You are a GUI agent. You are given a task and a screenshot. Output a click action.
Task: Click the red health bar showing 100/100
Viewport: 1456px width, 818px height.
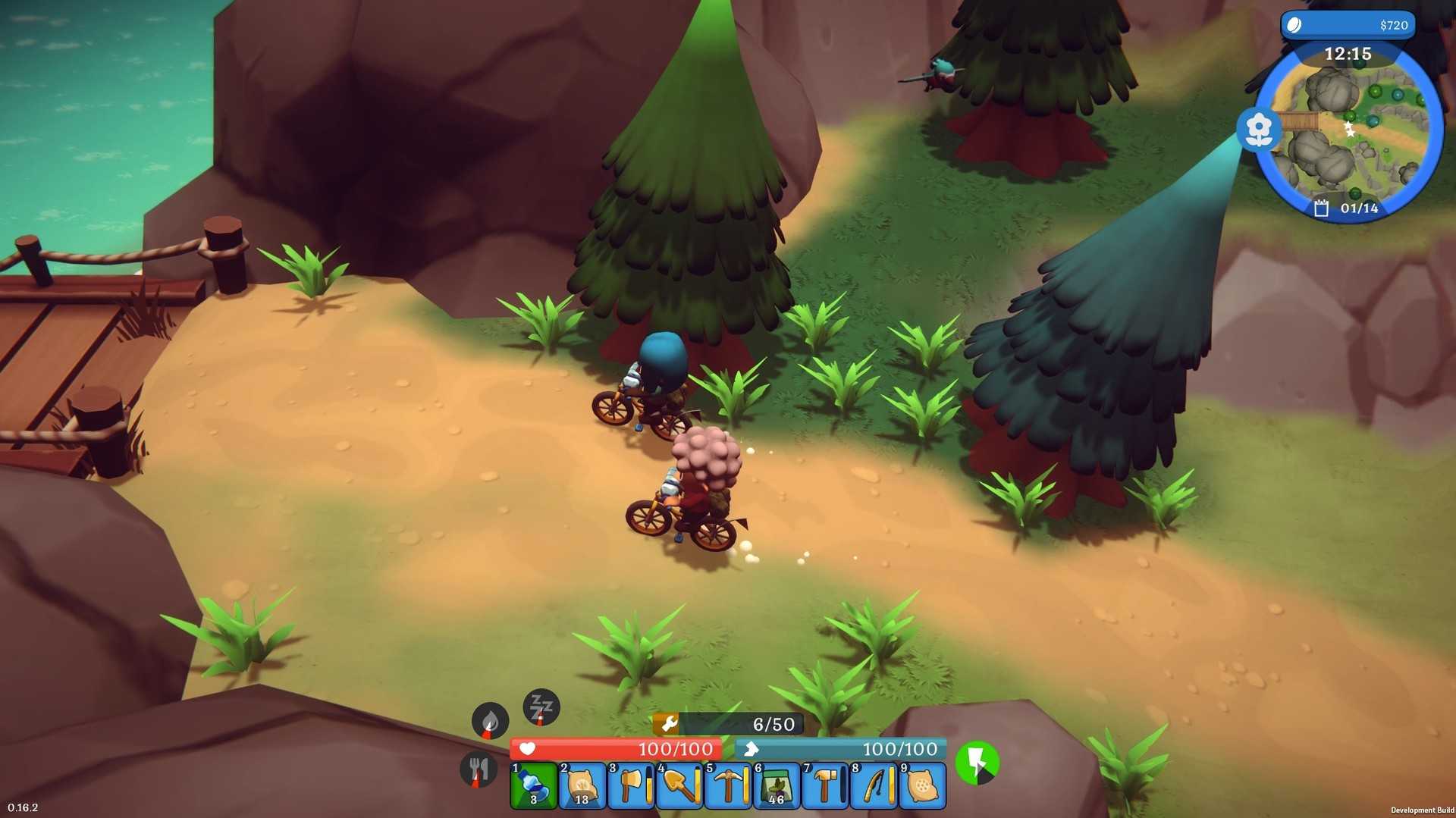[618, 748]
